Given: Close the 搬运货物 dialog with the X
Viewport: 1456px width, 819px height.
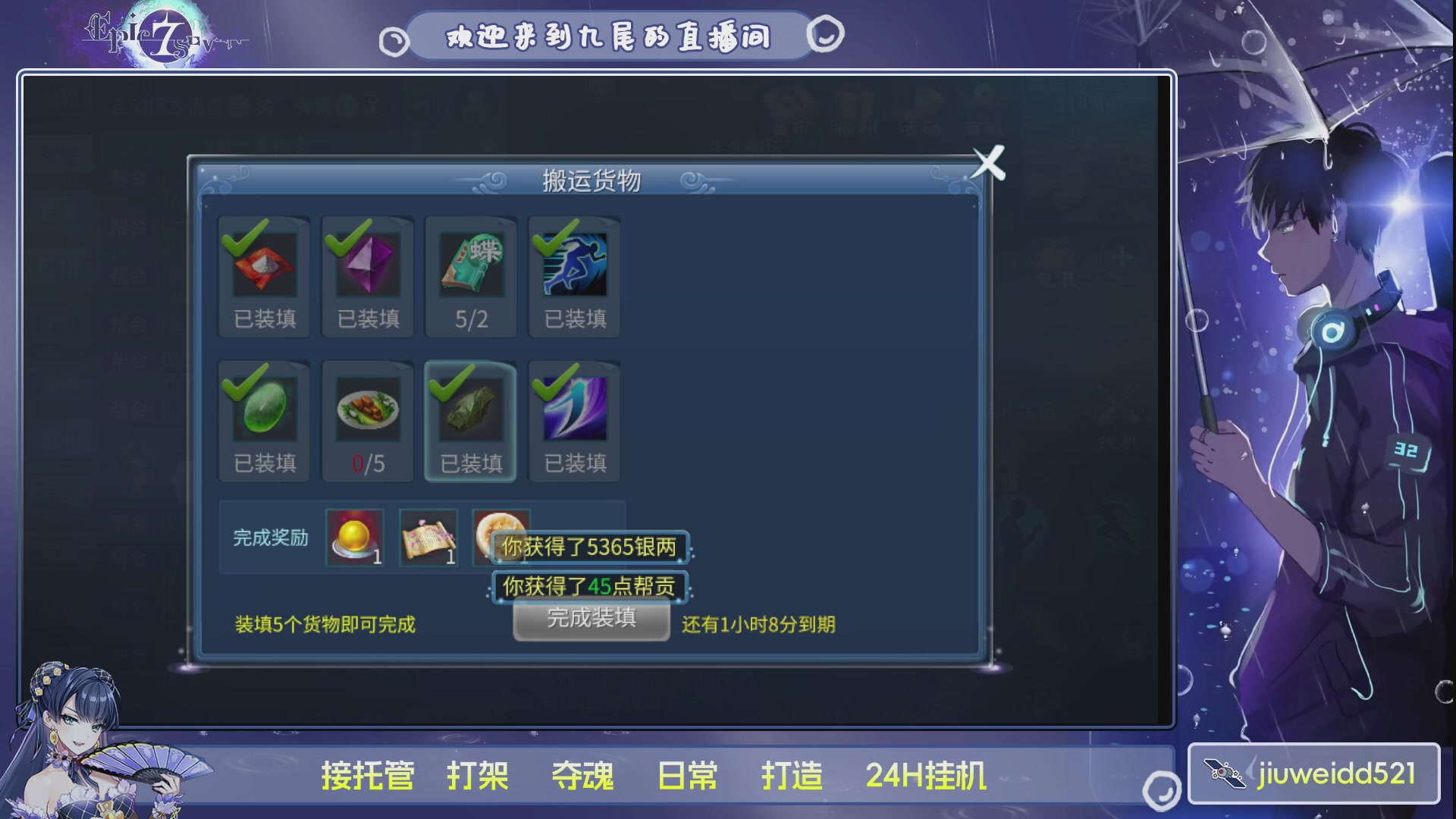Looking at the screenshot, I should [x=988, y=163].
